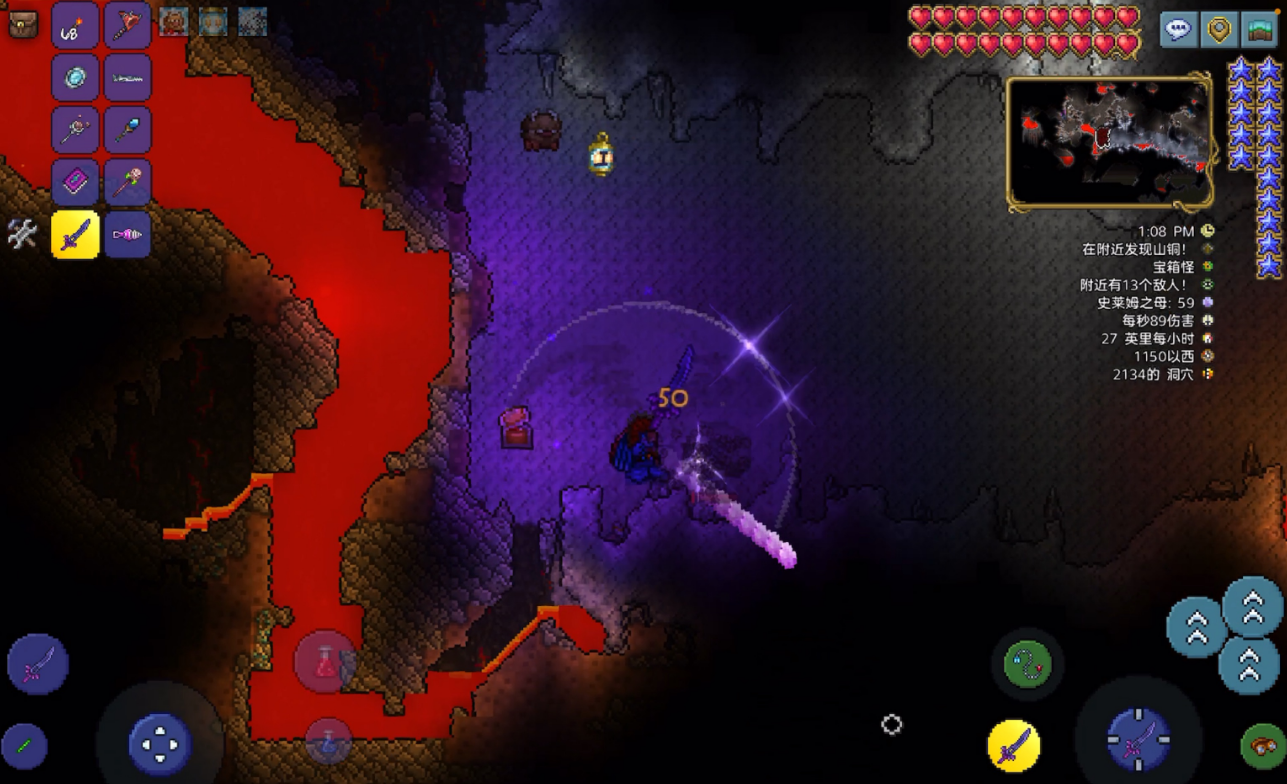The height and width of the screenshot is (784, 1287).
Task: Select the red hamaxe hotbar slot
Action: pos(127,26)
